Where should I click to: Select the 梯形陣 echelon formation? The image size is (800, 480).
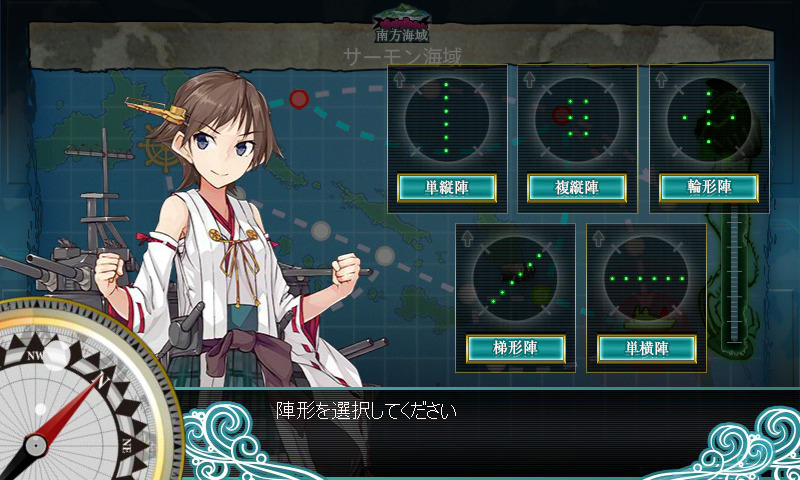click(x=516, y=348)
